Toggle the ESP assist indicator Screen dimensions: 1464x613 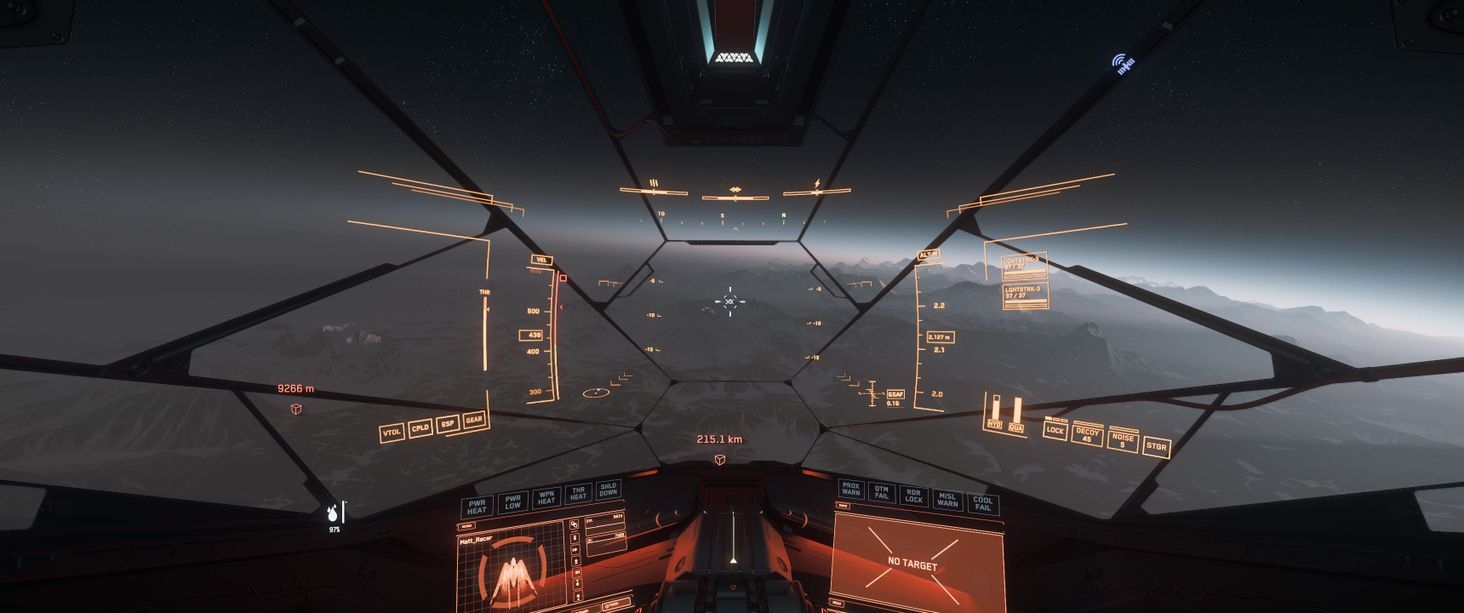[x=448, y=424]
